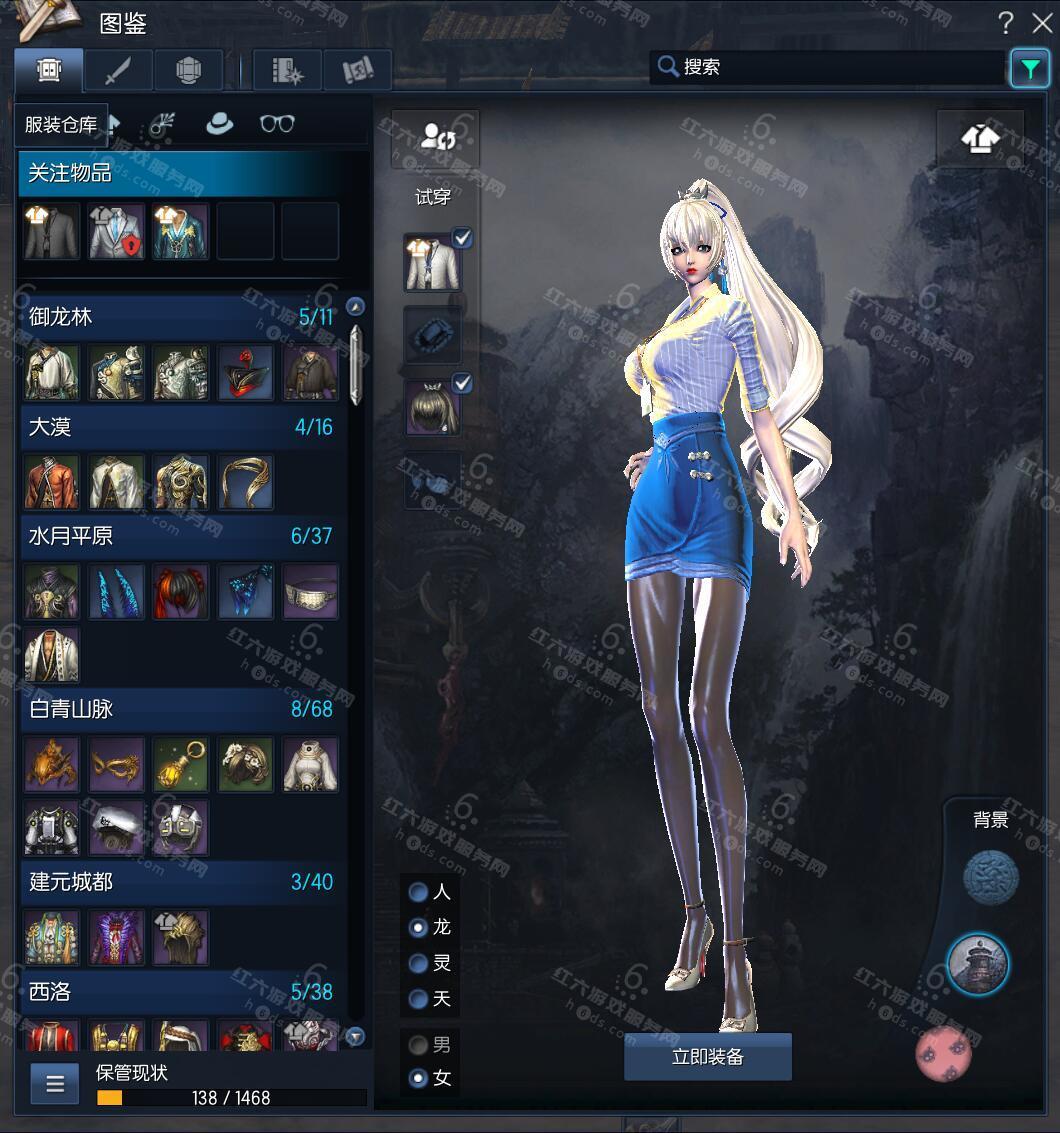Expand the 水月平原 collection header
The height and width of the screenshot is (1133, 1060).
pos(180,536)
